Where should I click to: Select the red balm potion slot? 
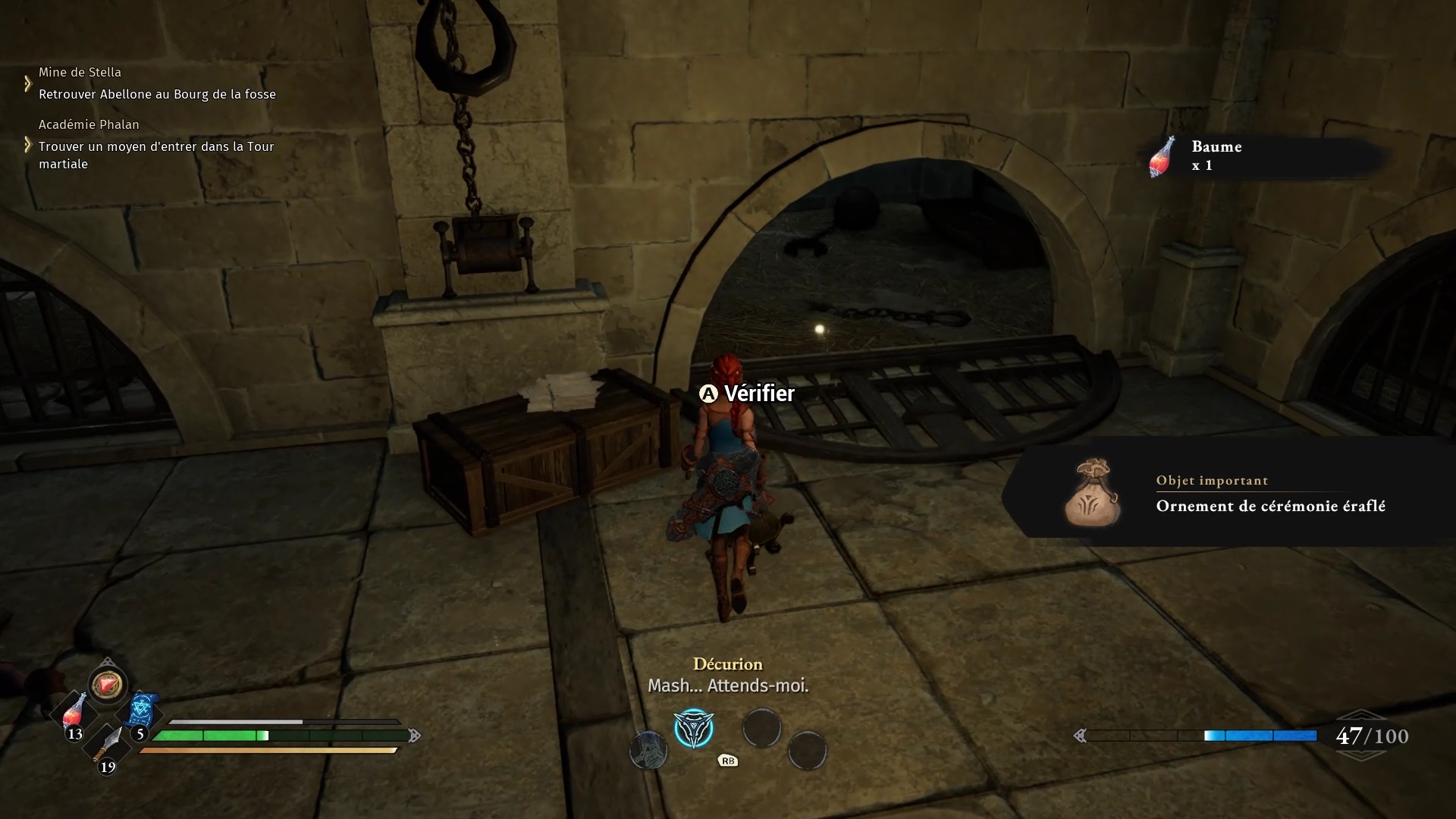[x=74, y=713]
